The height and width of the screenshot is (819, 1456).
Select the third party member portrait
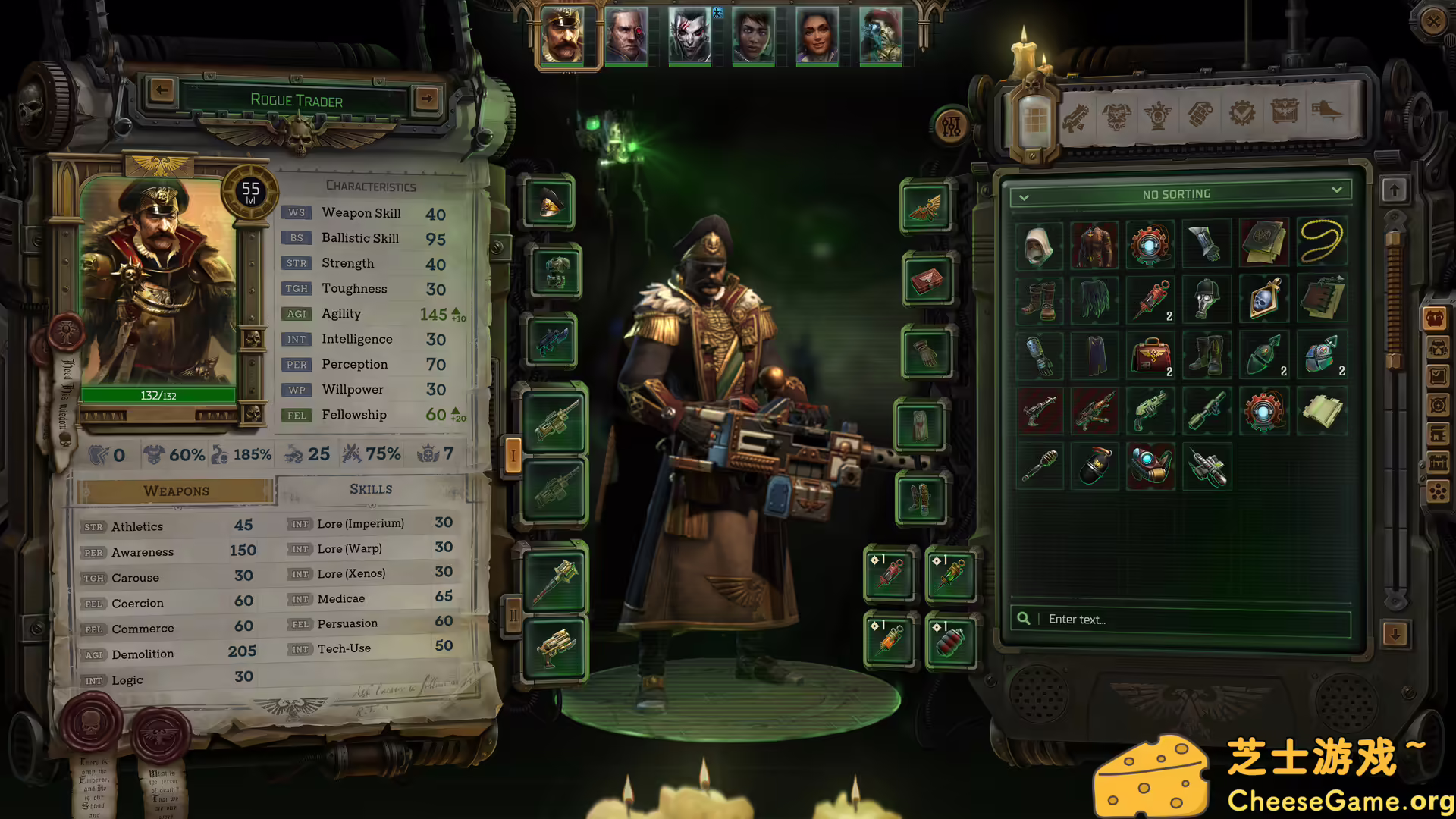point(690,36)
